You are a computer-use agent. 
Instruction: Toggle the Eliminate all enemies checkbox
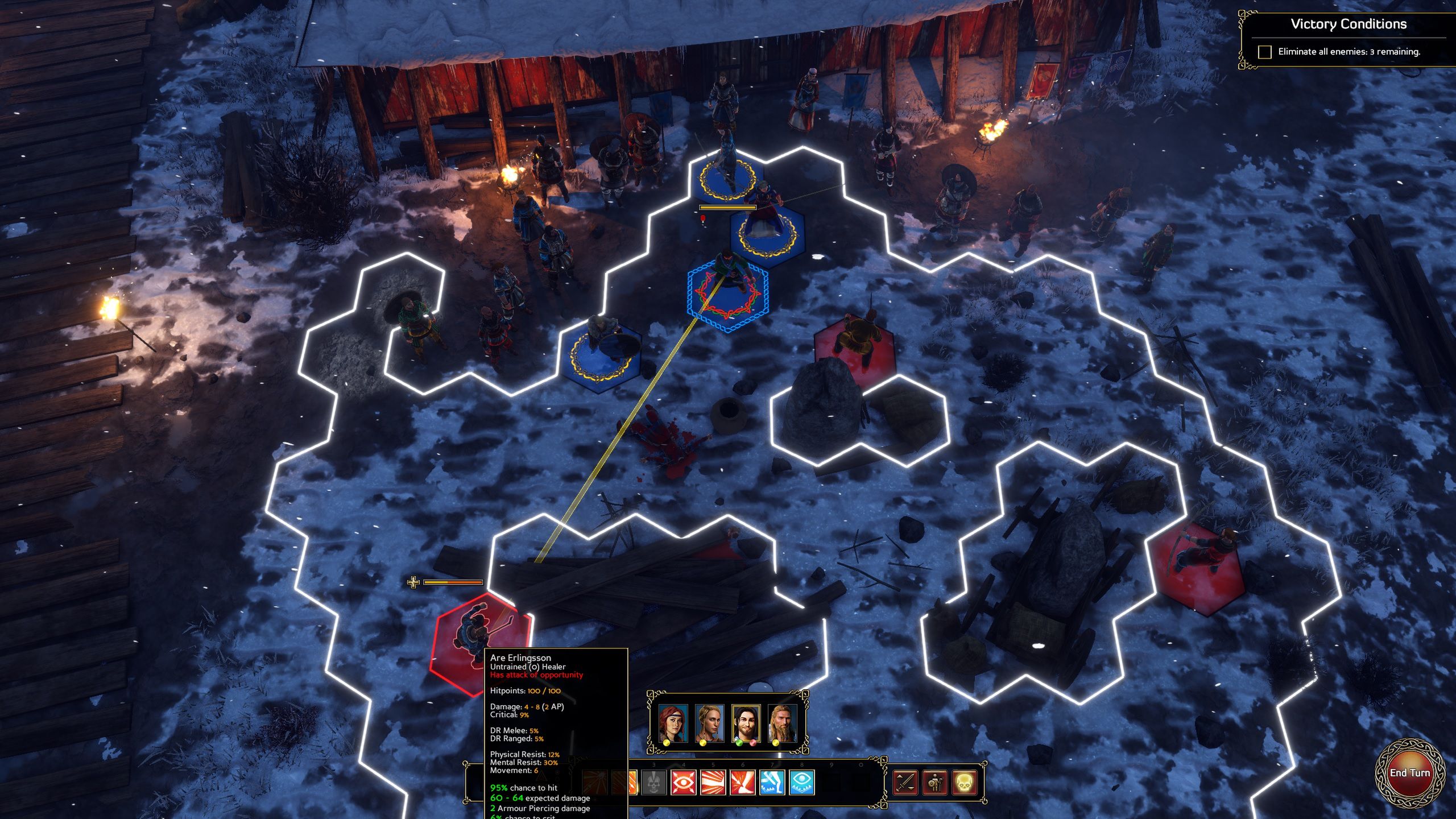[1264, 52]
